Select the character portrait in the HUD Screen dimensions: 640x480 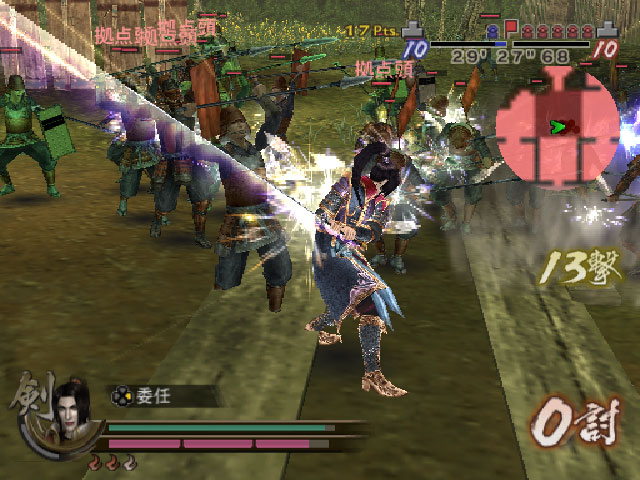pyautogui.click(x=72, y=410)
